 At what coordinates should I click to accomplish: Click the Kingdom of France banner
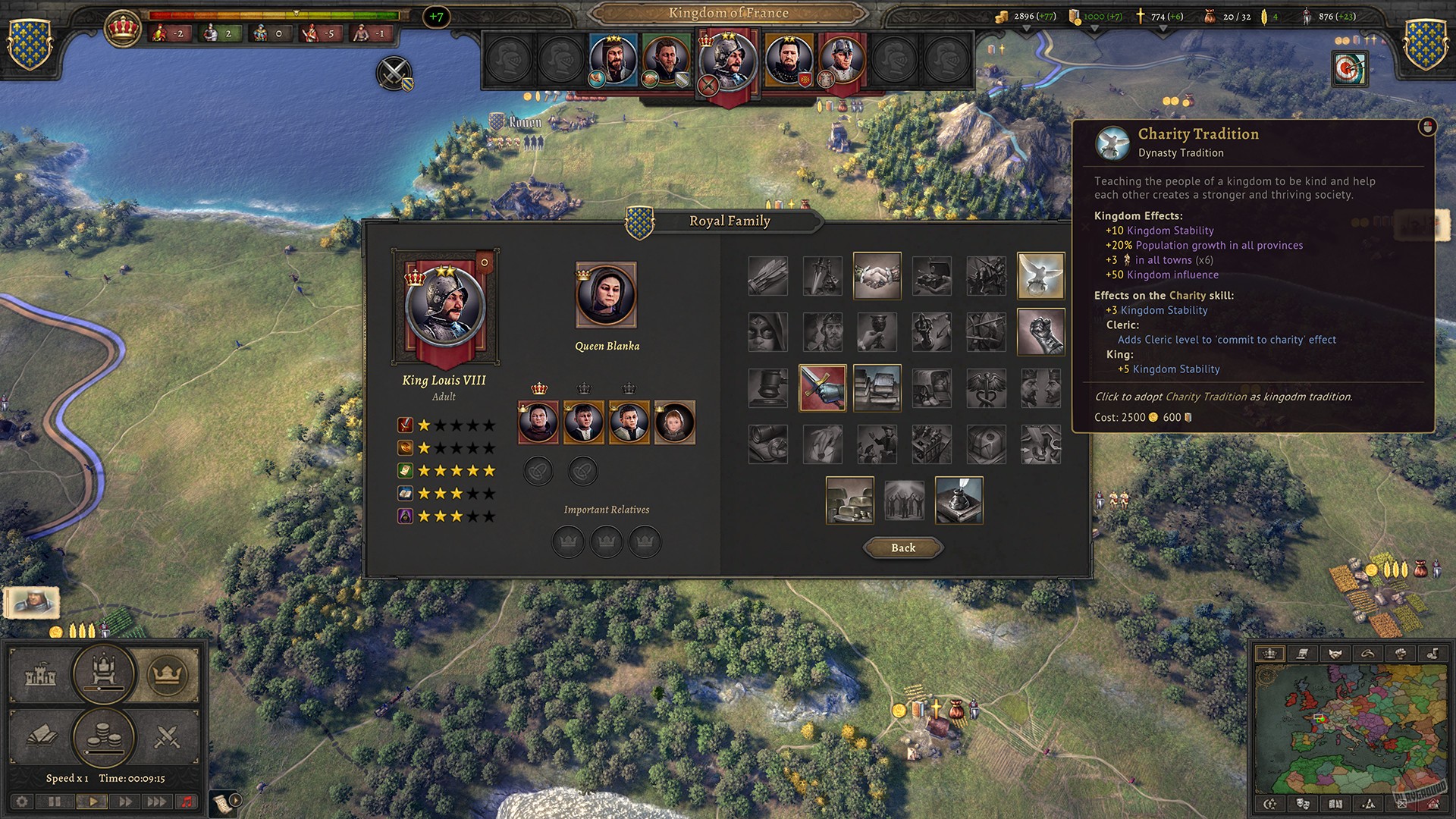728,13
